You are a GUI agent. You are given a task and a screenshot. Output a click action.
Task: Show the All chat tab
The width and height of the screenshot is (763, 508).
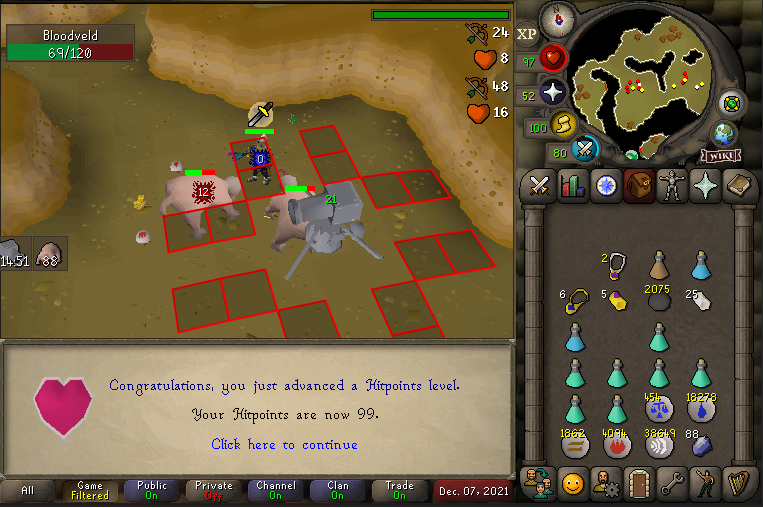click(28, 491)
